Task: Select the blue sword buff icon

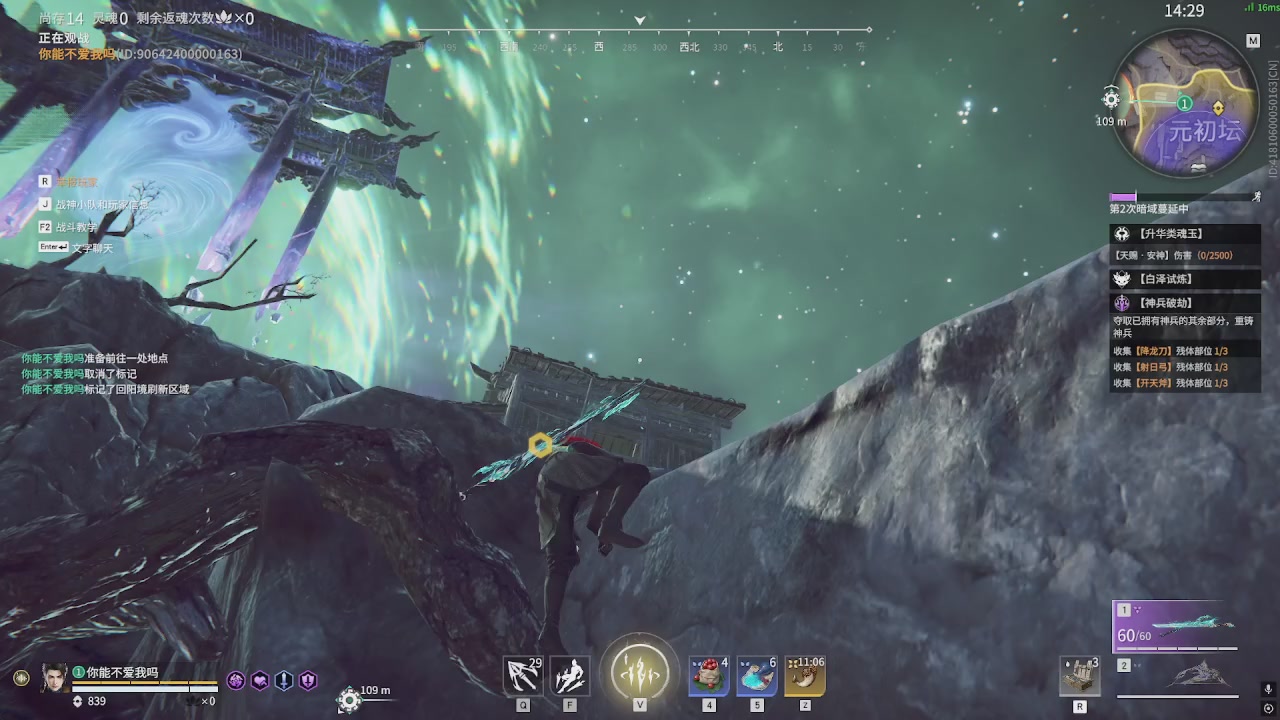Action: [284, 680]
